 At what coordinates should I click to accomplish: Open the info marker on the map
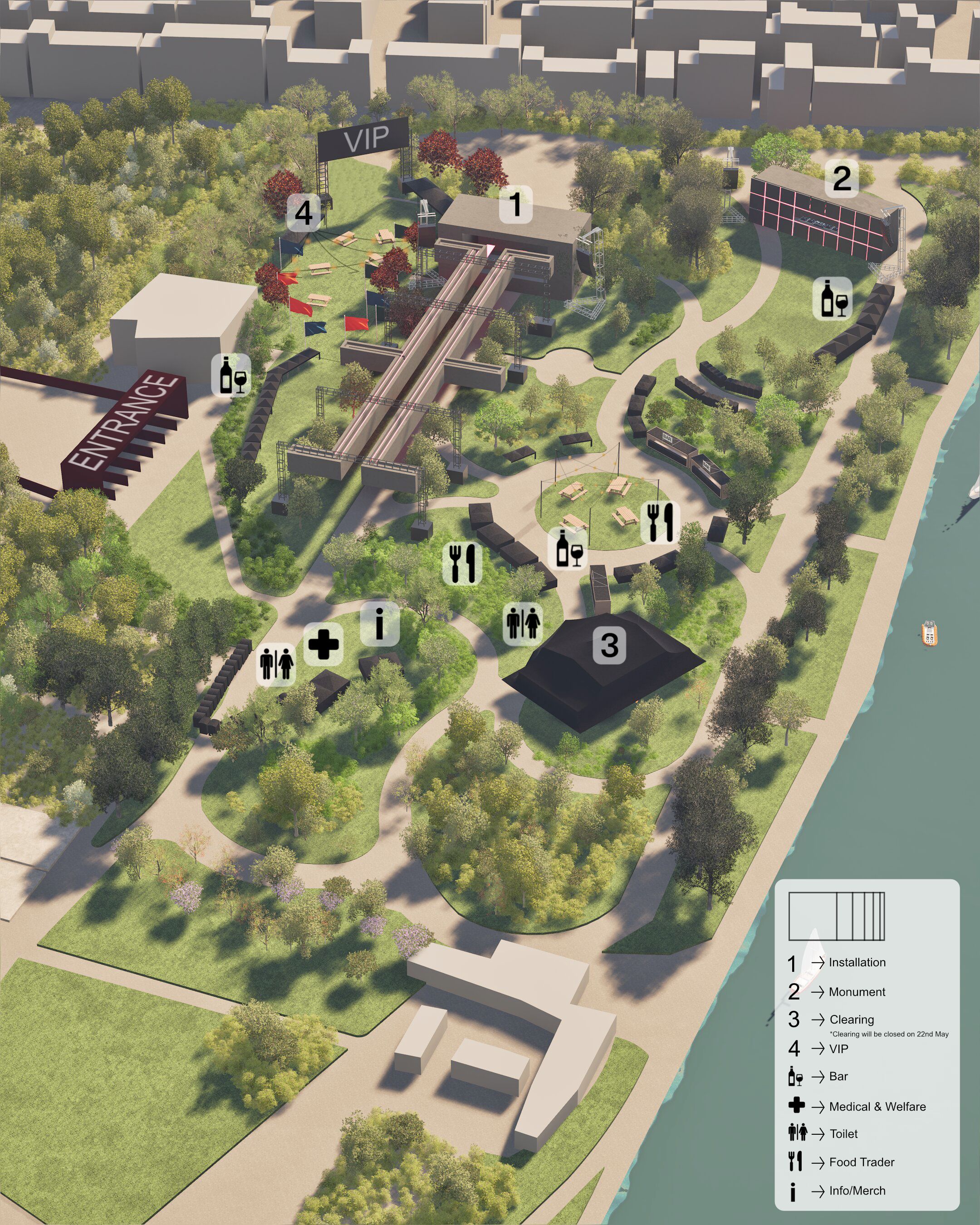[x=379, y=623]
